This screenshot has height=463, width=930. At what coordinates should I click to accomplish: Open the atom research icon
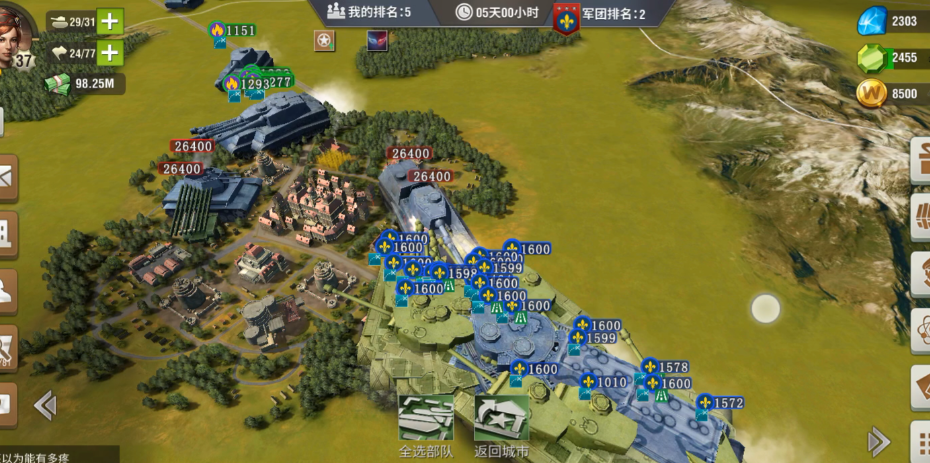[x=921, y=327]
